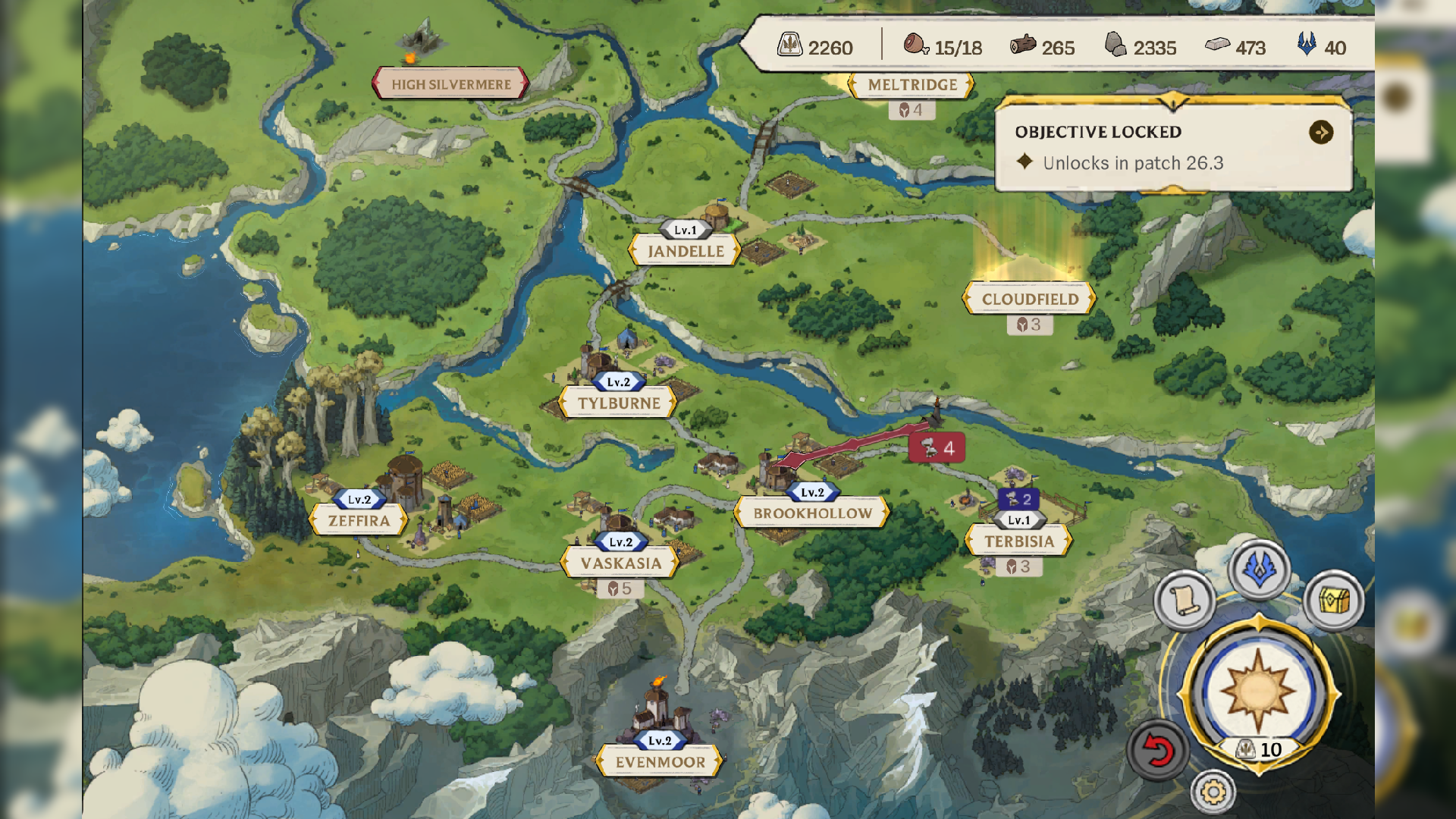
Task: Choose the Evenmoor town label
Action: click(x=660, y=762)
